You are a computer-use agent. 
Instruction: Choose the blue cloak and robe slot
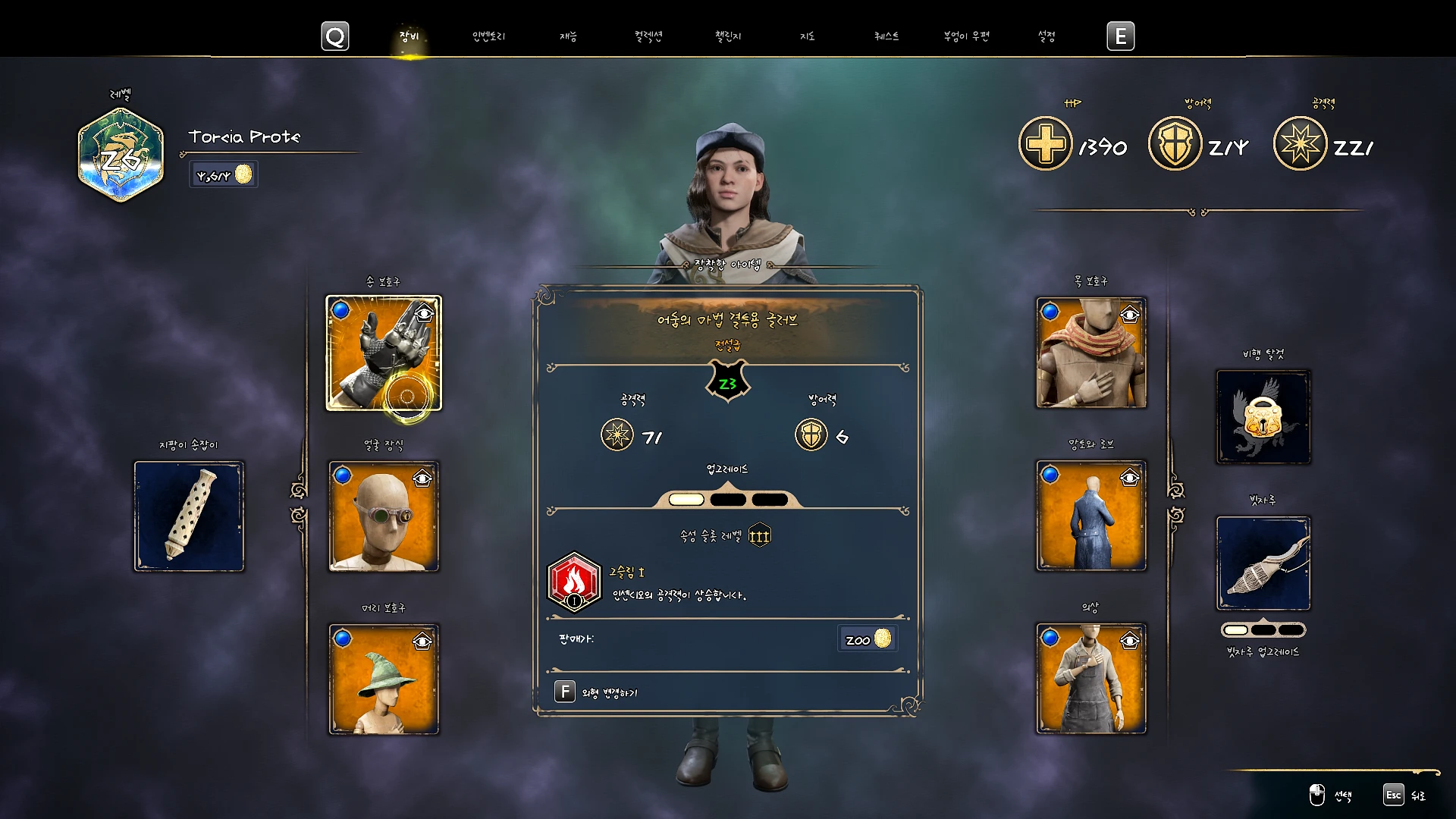pyautogui.click(x=1091, y=516)
